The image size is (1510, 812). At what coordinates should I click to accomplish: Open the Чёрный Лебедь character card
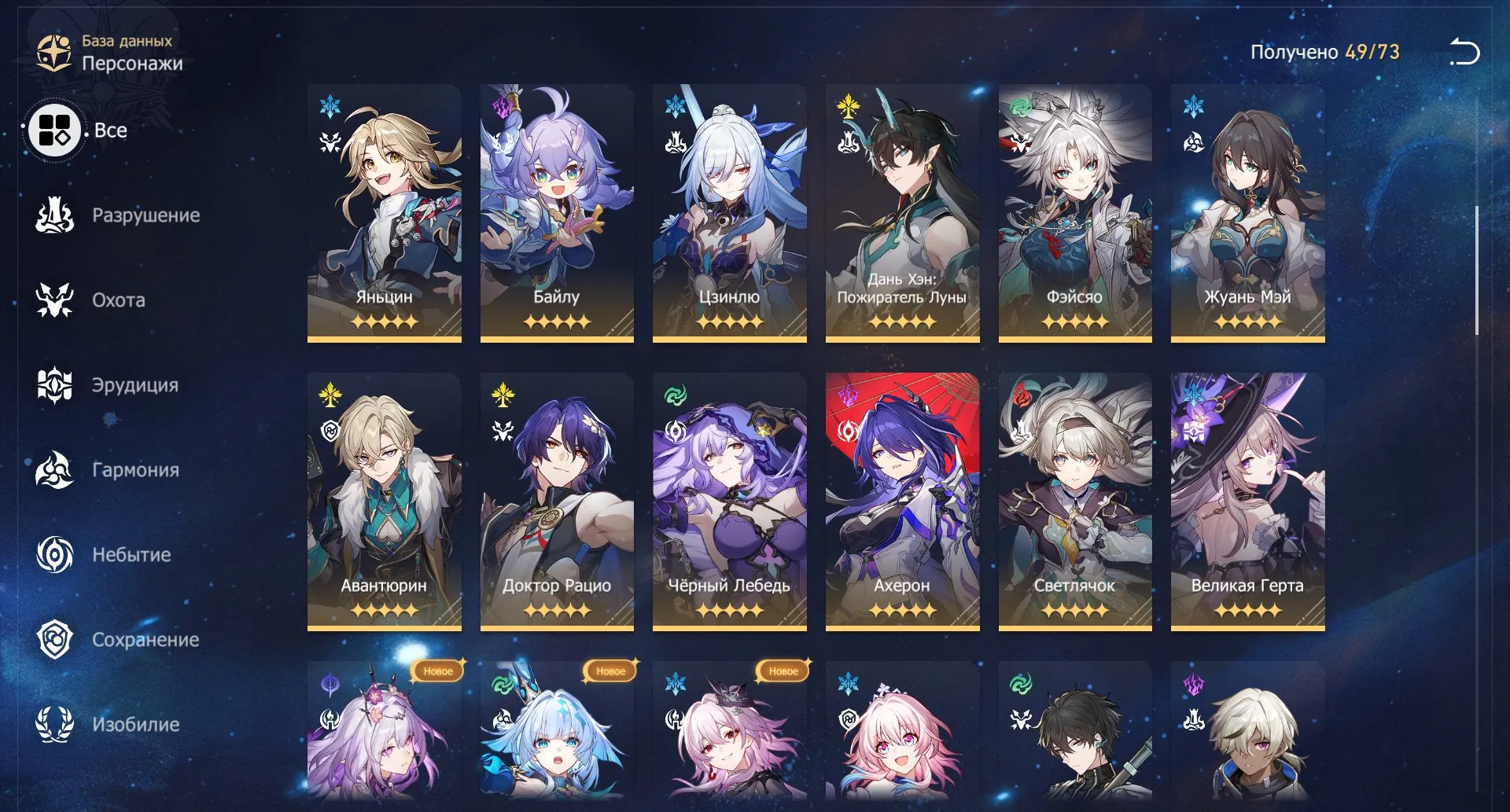coord(728,495)
